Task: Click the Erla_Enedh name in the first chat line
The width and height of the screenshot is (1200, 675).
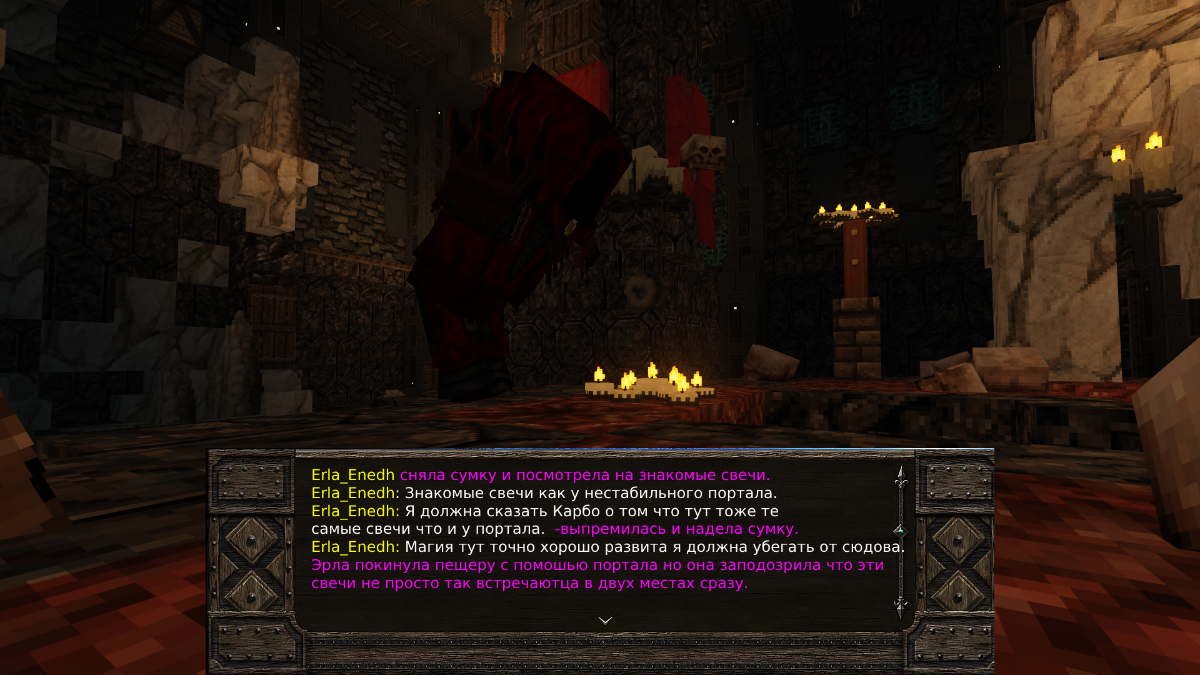Action: click(x=353, y=475)
